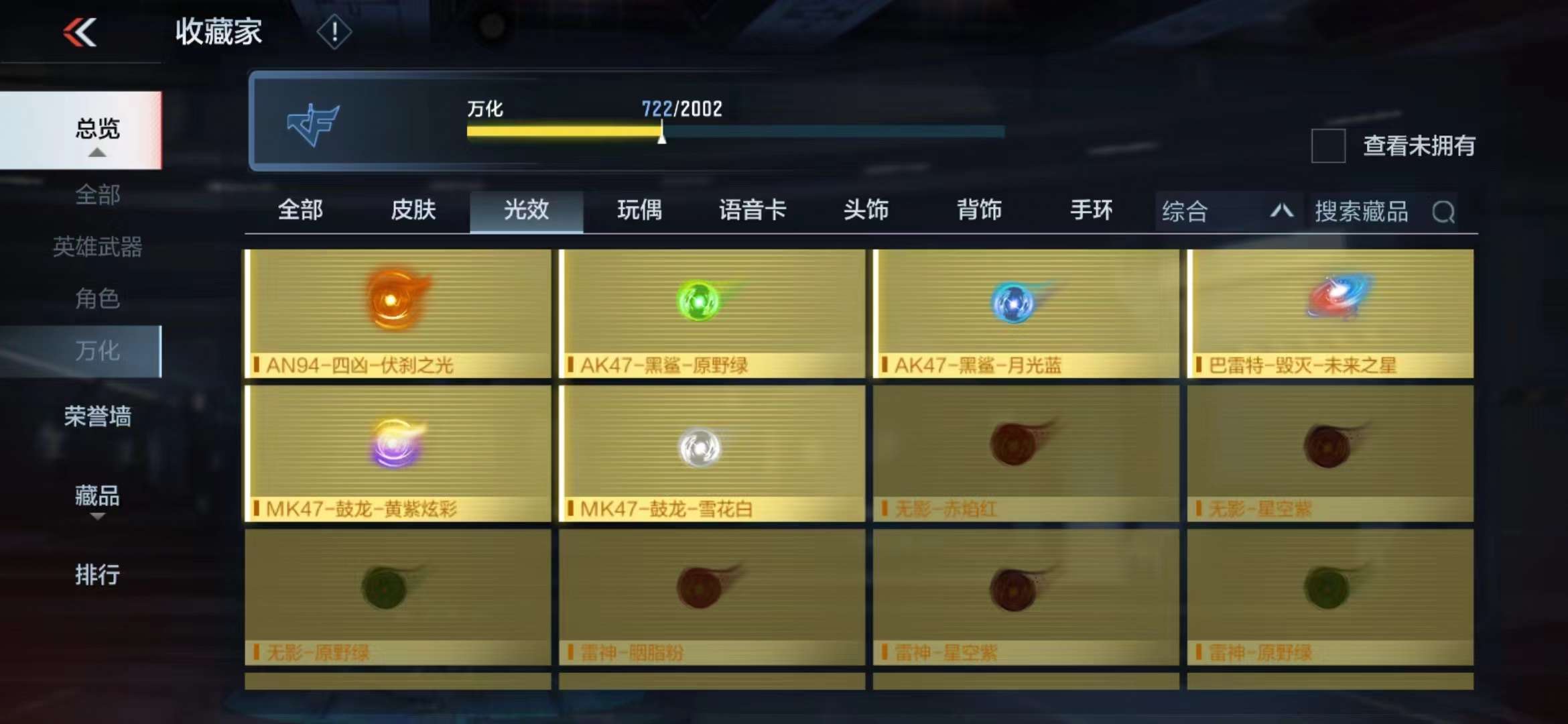This screenshot has width=1568, height=724.
Task: Expand the 藏品 sidebar section
Action: 97,497
